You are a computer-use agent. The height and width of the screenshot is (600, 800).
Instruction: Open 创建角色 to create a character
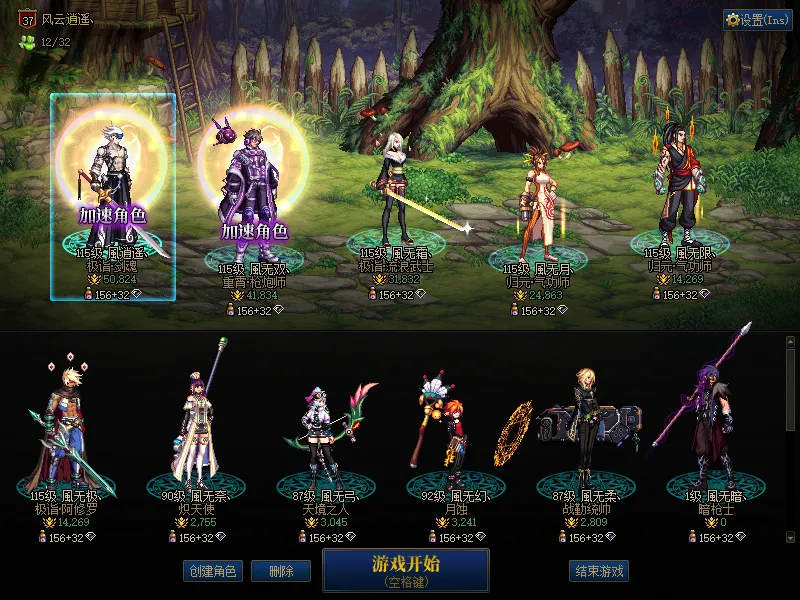click(x=211, y=572)
